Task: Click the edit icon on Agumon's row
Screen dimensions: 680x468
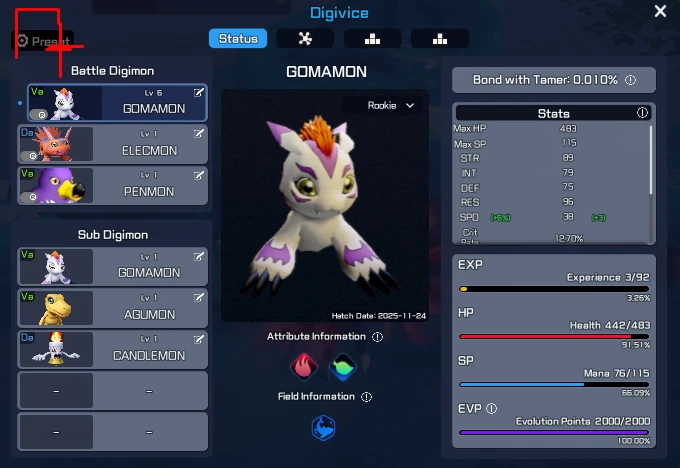Action: point(199,297)
